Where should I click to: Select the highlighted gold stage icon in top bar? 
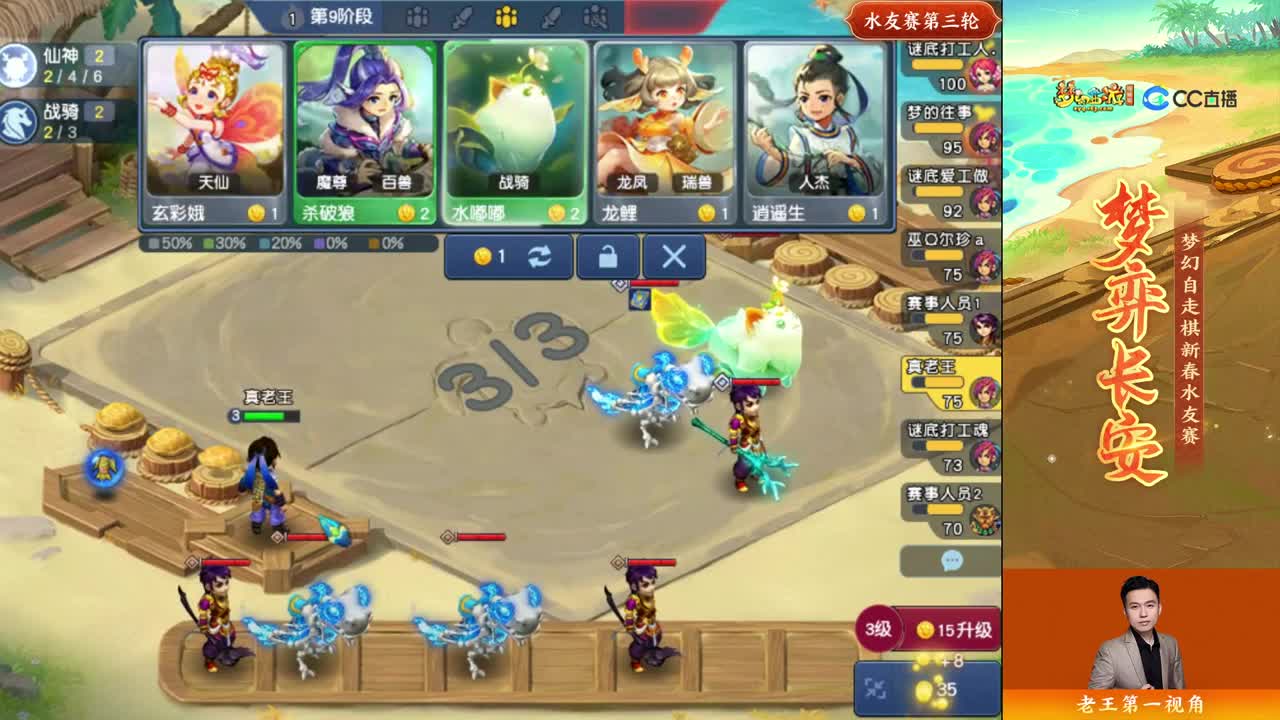coord(507,17)
